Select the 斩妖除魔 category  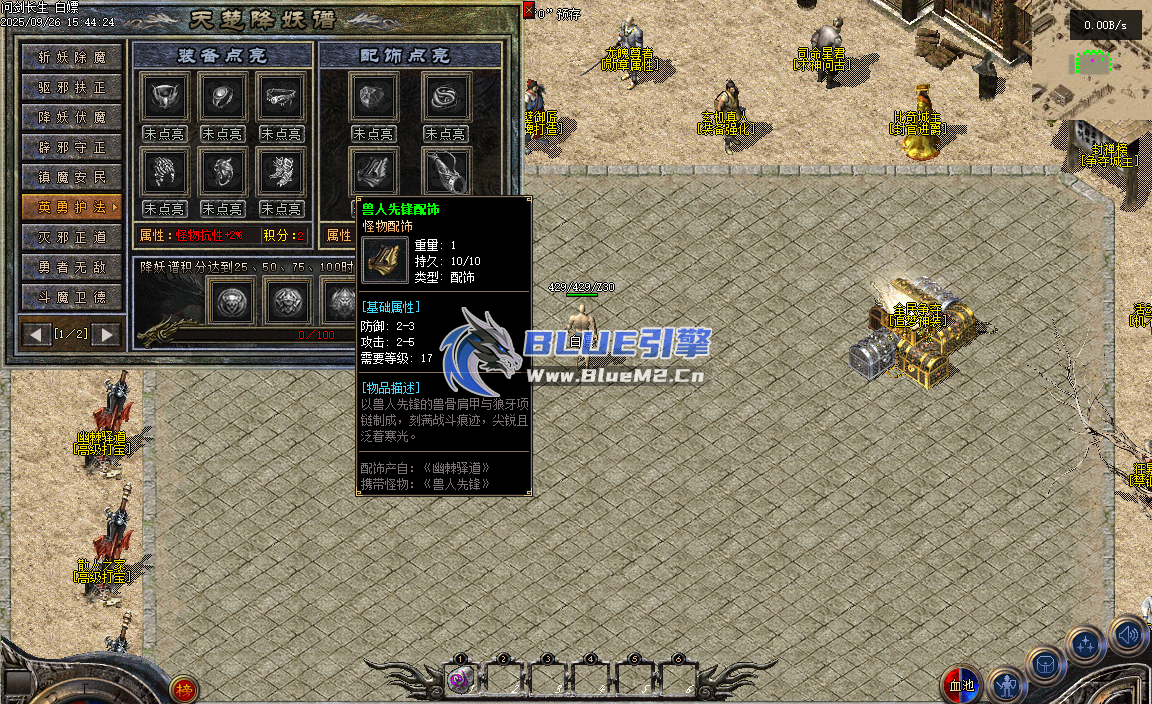pos(72,57)
